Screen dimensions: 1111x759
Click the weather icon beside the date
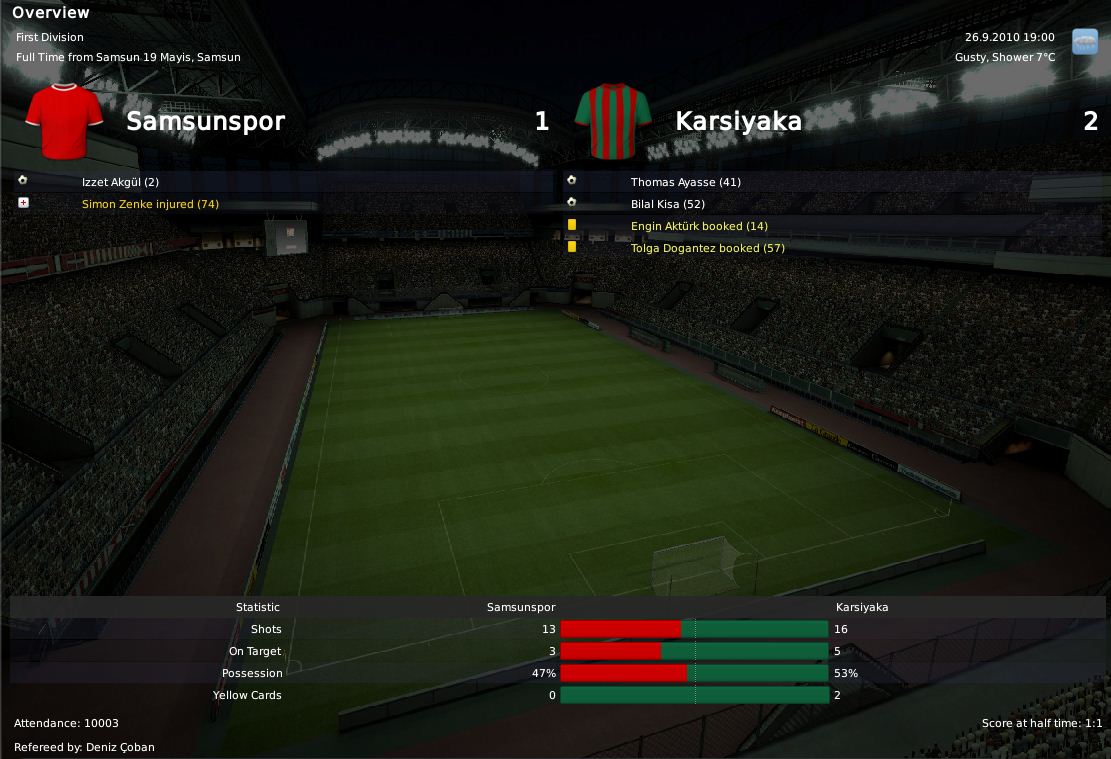1084,42
